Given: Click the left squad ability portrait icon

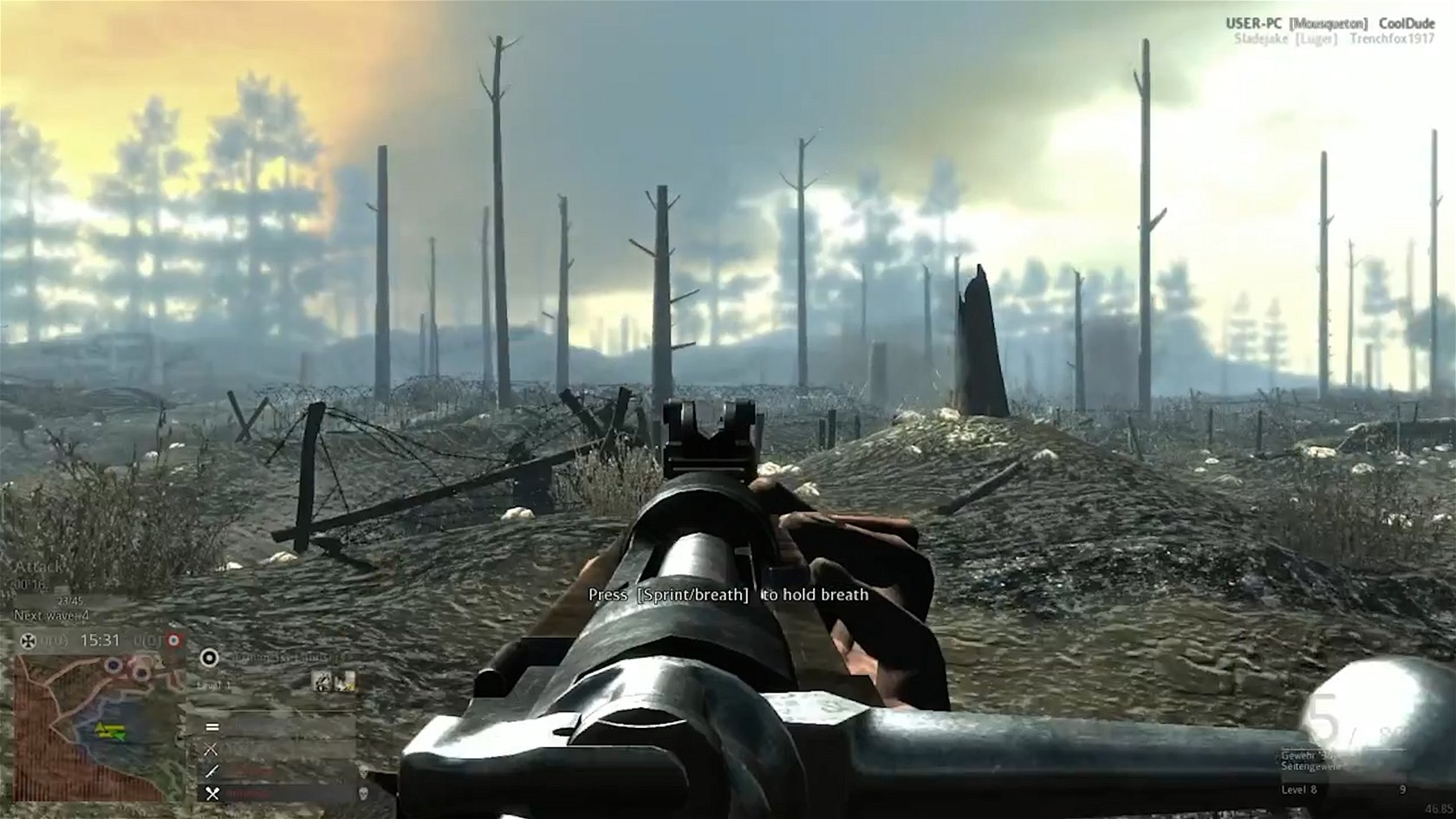Looking at the screenshot, I should [x=322, y=682].
